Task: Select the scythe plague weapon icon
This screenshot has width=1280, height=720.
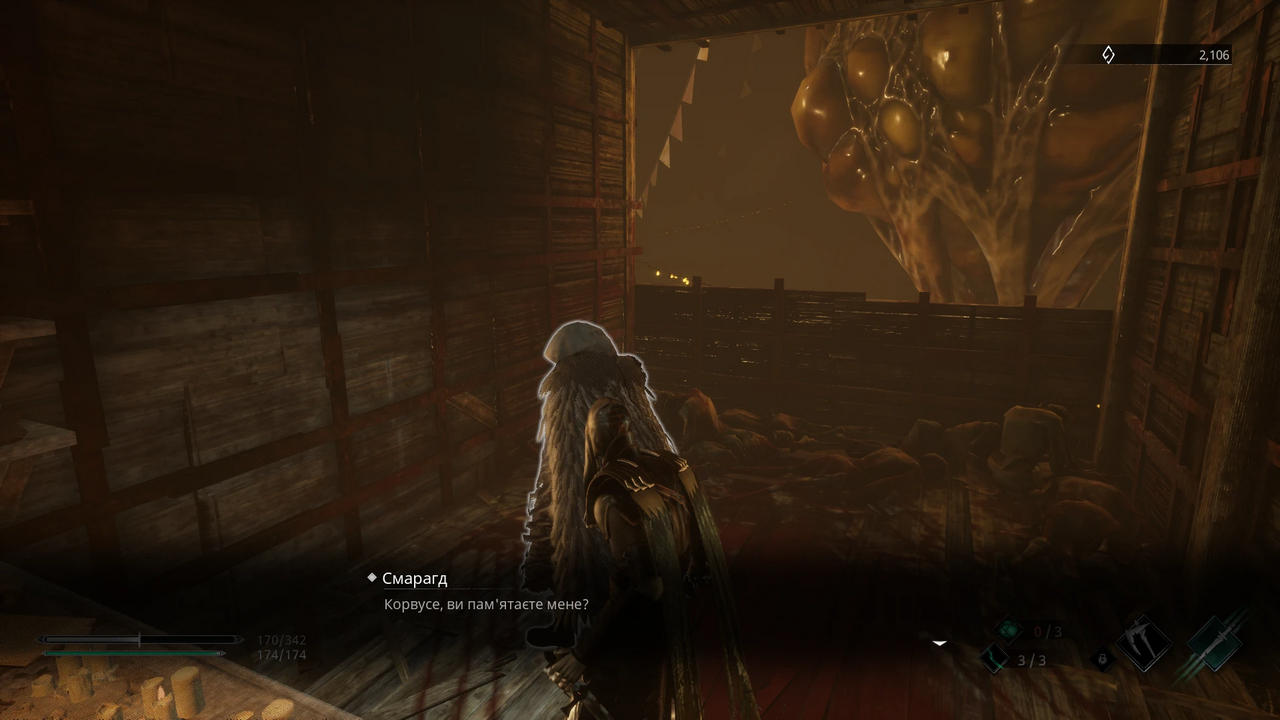Action: (1143, 643)
